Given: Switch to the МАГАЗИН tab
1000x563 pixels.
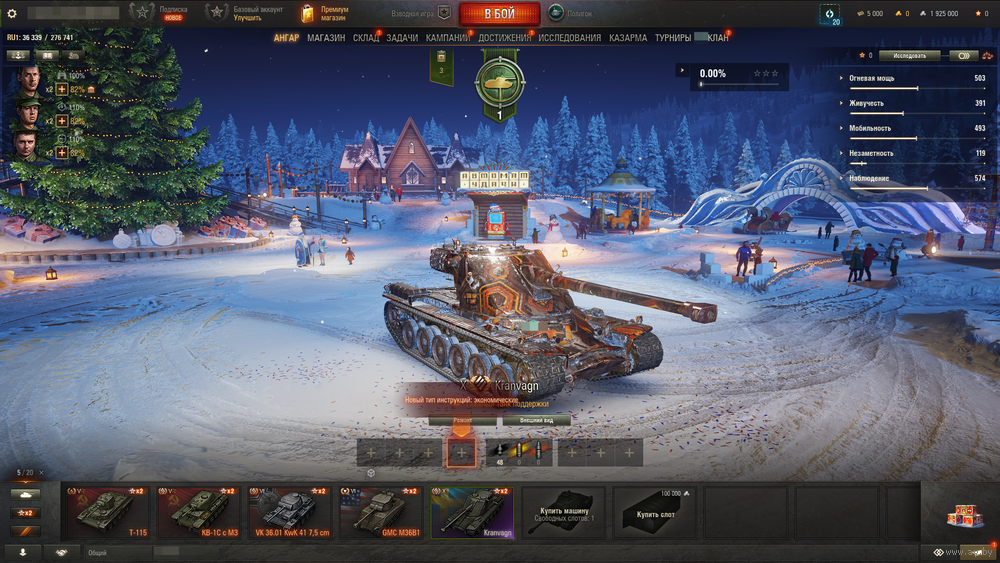Looking at the screenshot, I should tap(326, 38).
